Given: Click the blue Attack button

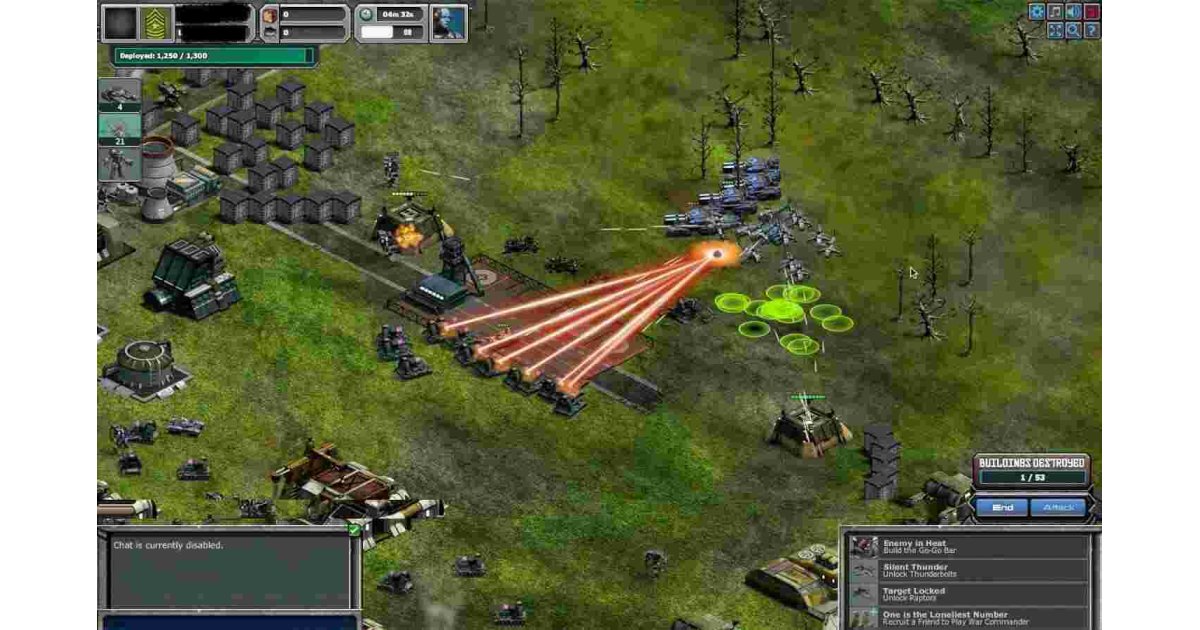Looking at the screenshot, I should [x=1058, y=508].
